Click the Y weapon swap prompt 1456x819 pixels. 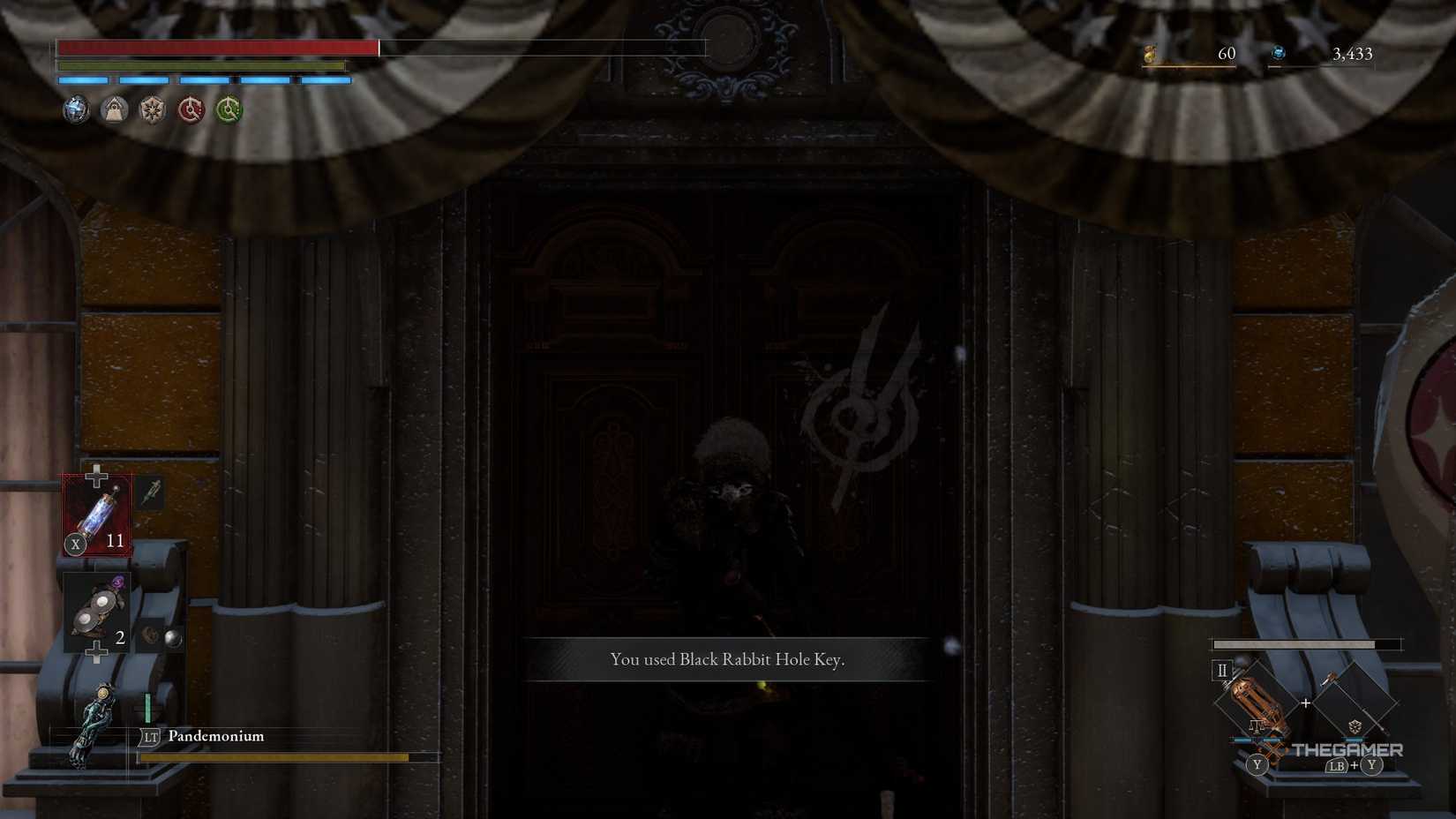click(1257, 765)
